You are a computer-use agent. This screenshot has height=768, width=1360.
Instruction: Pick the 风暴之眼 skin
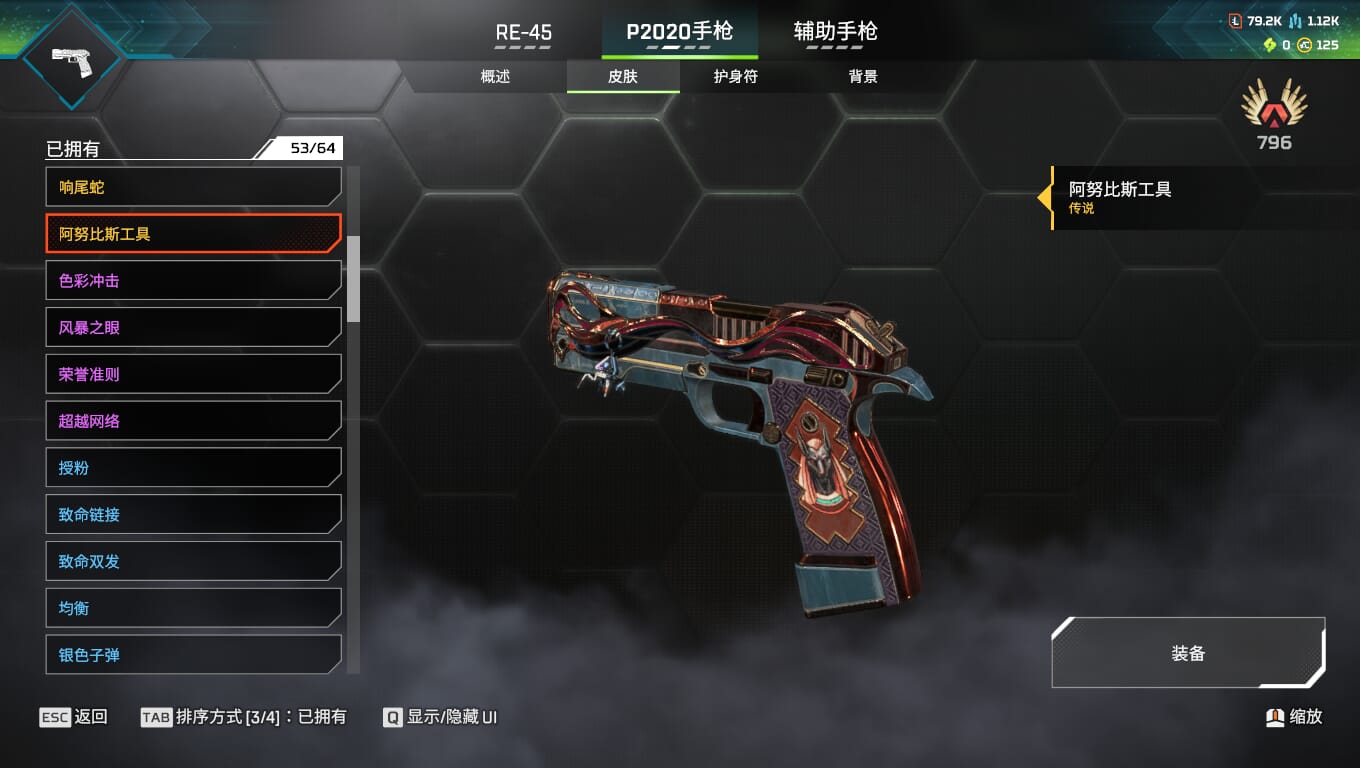tap(193, 327)
